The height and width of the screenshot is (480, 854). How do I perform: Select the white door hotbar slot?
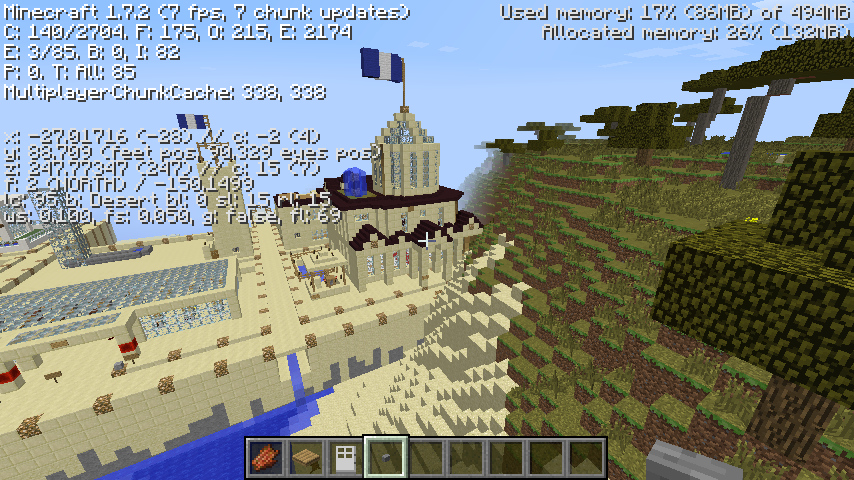point(346,458)
